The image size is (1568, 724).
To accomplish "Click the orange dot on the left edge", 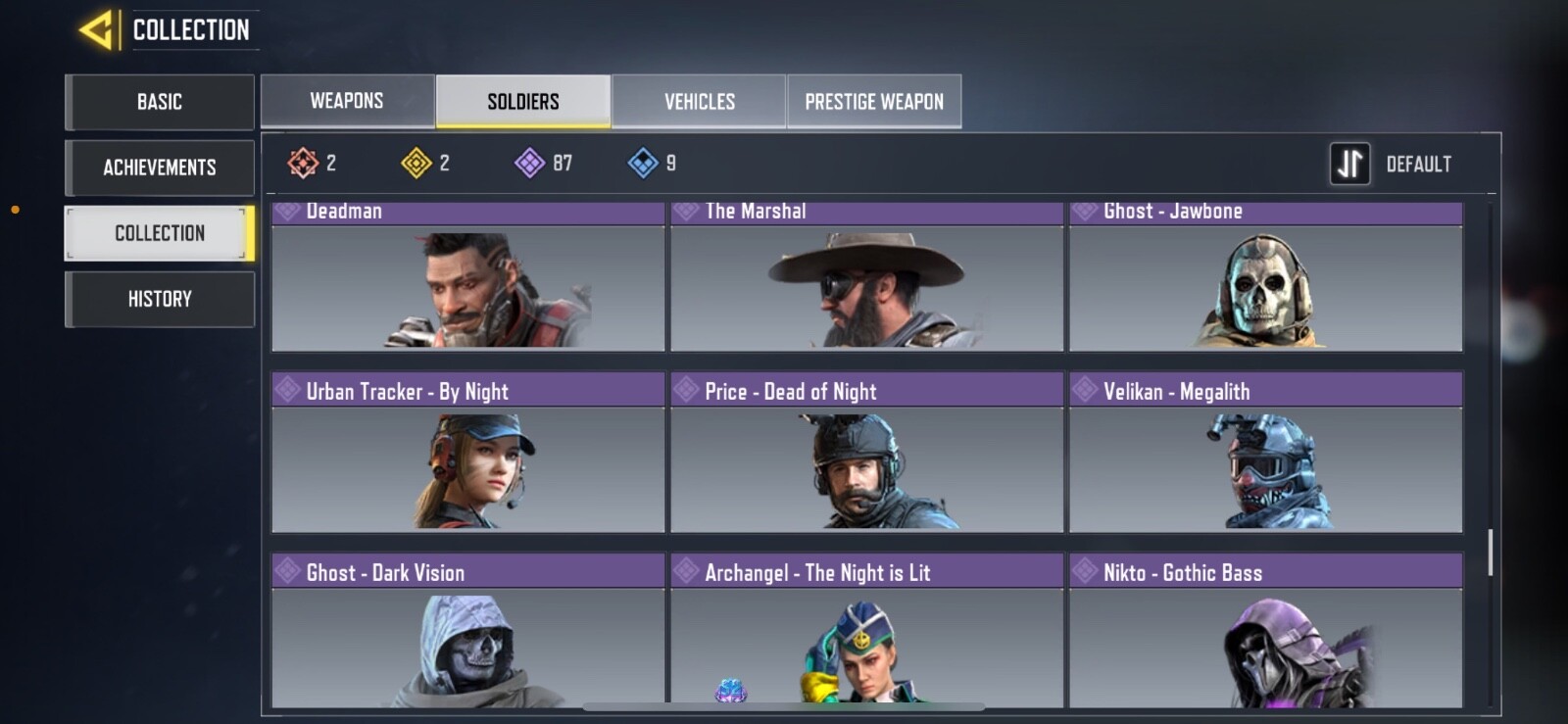I will [14, 209].
